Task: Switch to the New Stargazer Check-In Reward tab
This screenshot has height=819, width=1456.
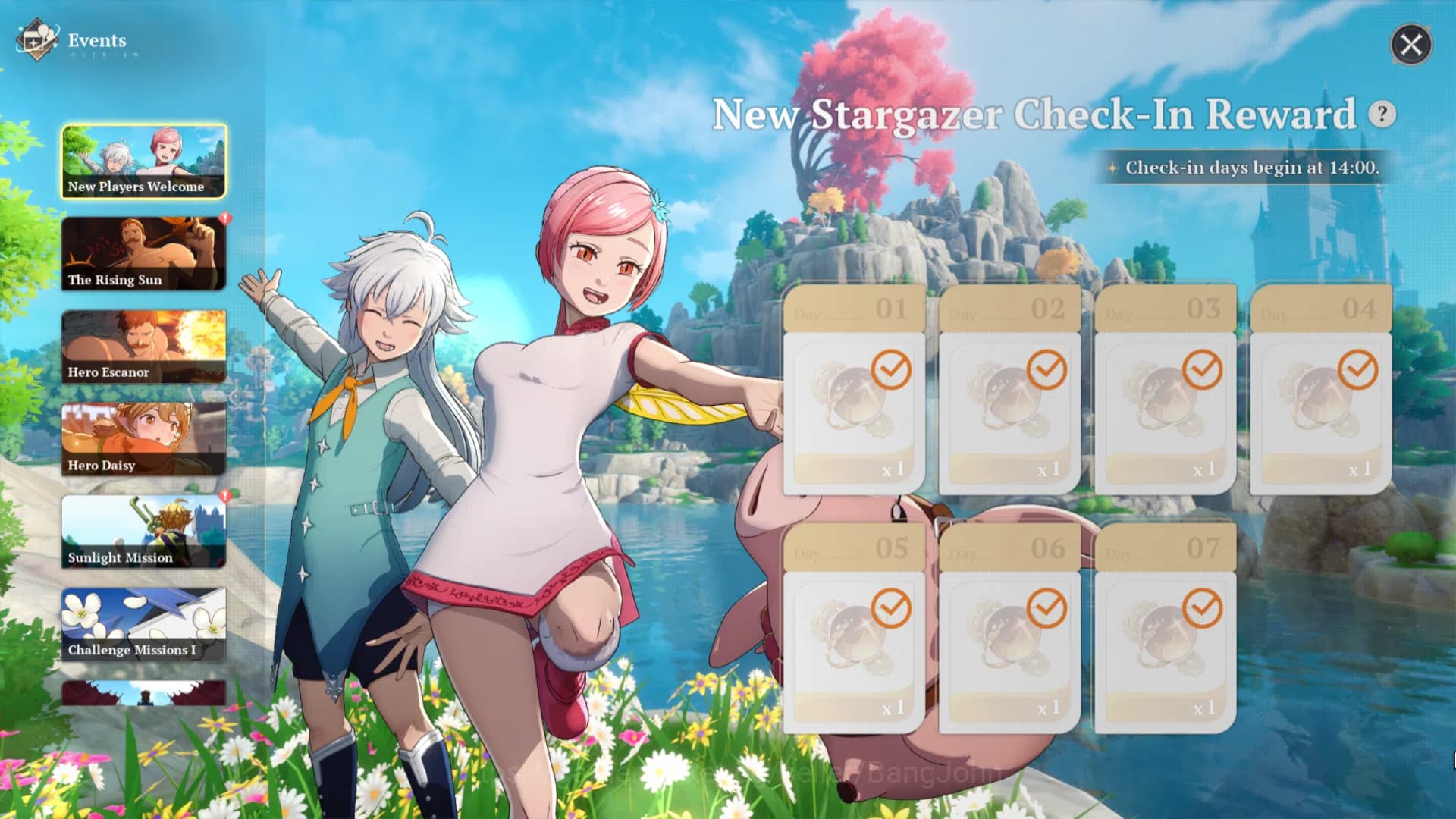Action: (x=1035, y=114)
